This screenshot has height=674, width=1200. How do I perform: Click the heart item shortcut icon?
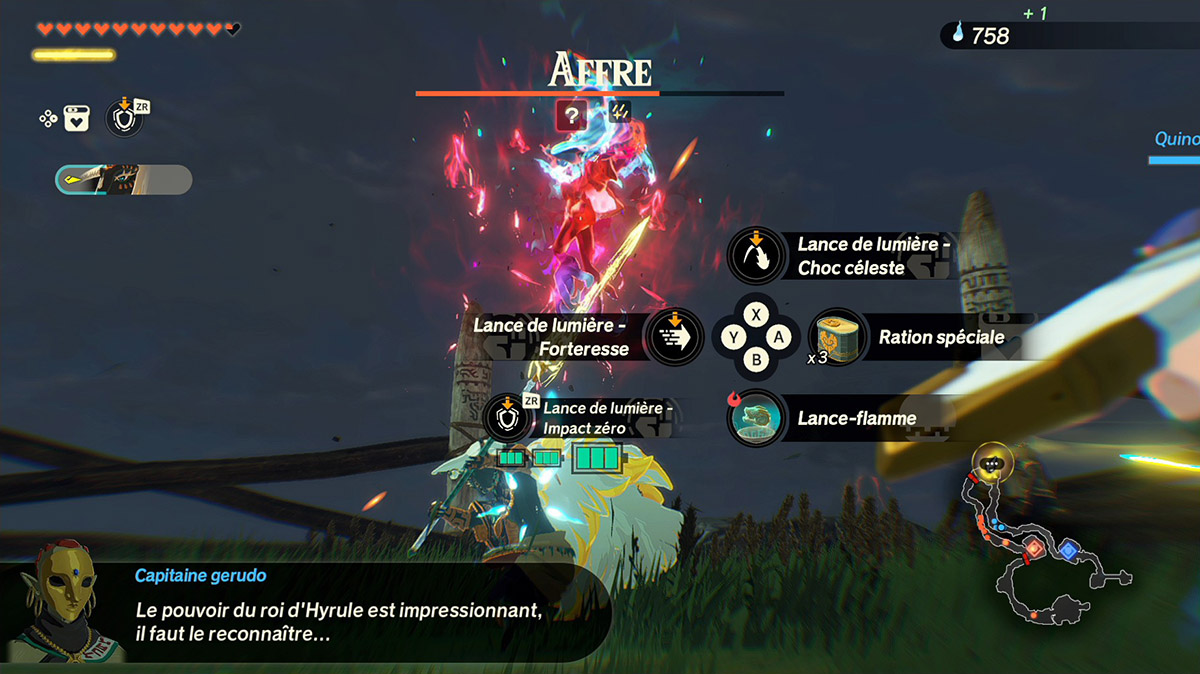78,119
